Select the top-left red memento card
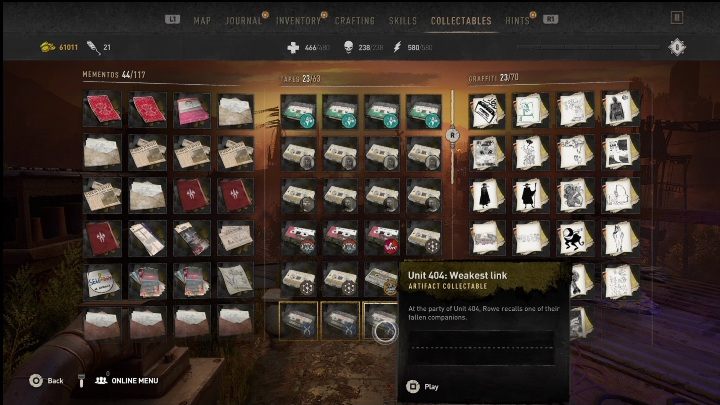 pos(103,109)
